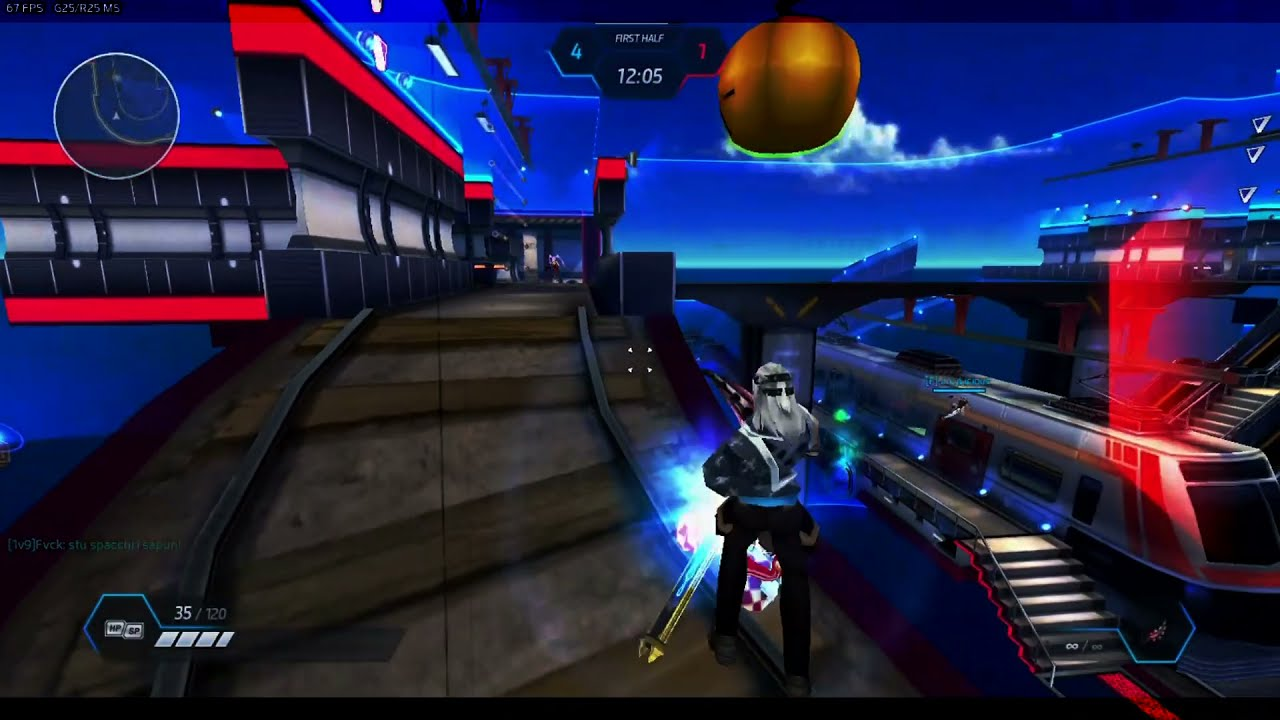Click the HP/SP status badge

pyautogui.click(x=124, y=629)
